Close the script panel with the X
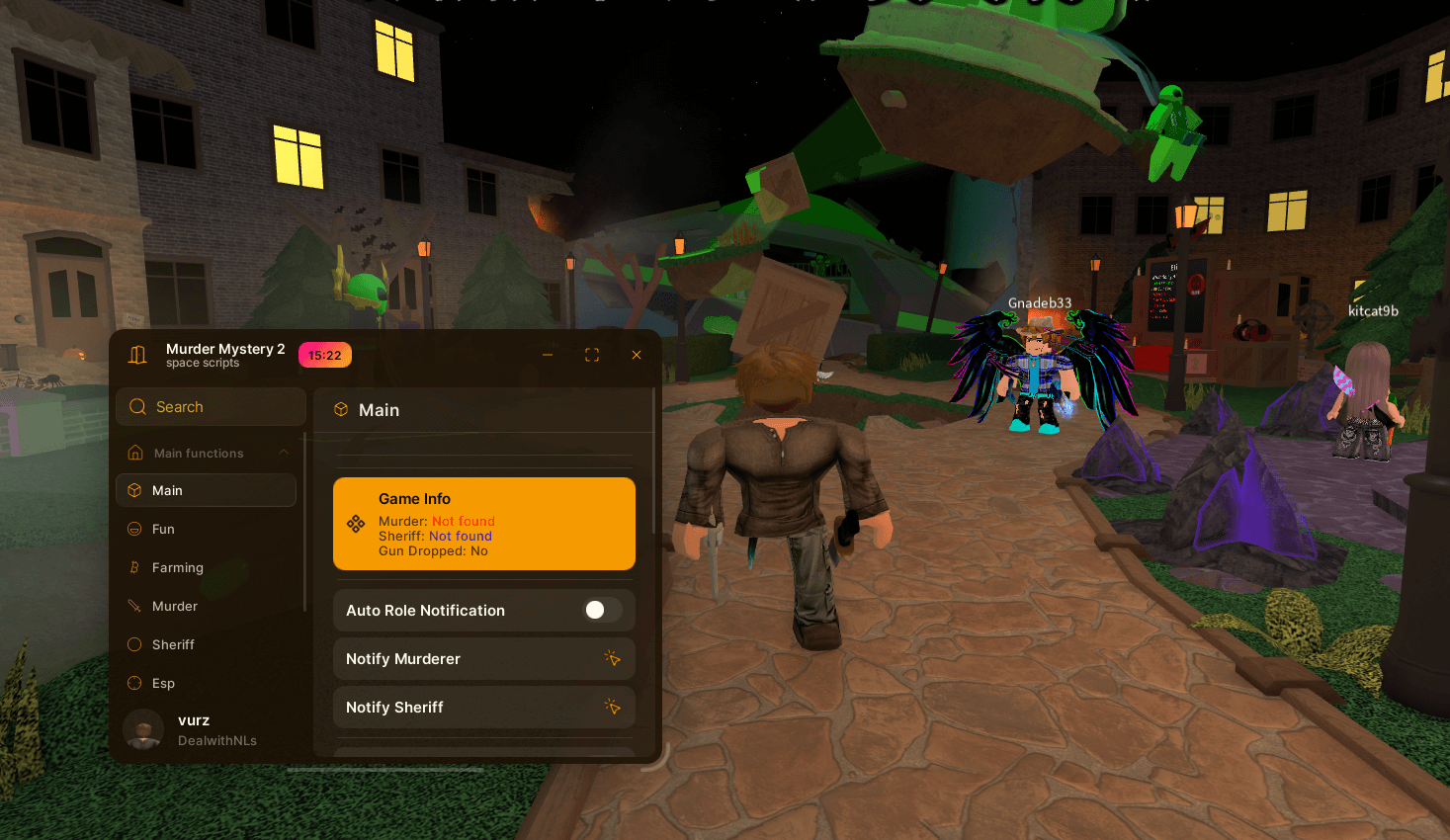The image size is (1450, 840). (637, 355)
